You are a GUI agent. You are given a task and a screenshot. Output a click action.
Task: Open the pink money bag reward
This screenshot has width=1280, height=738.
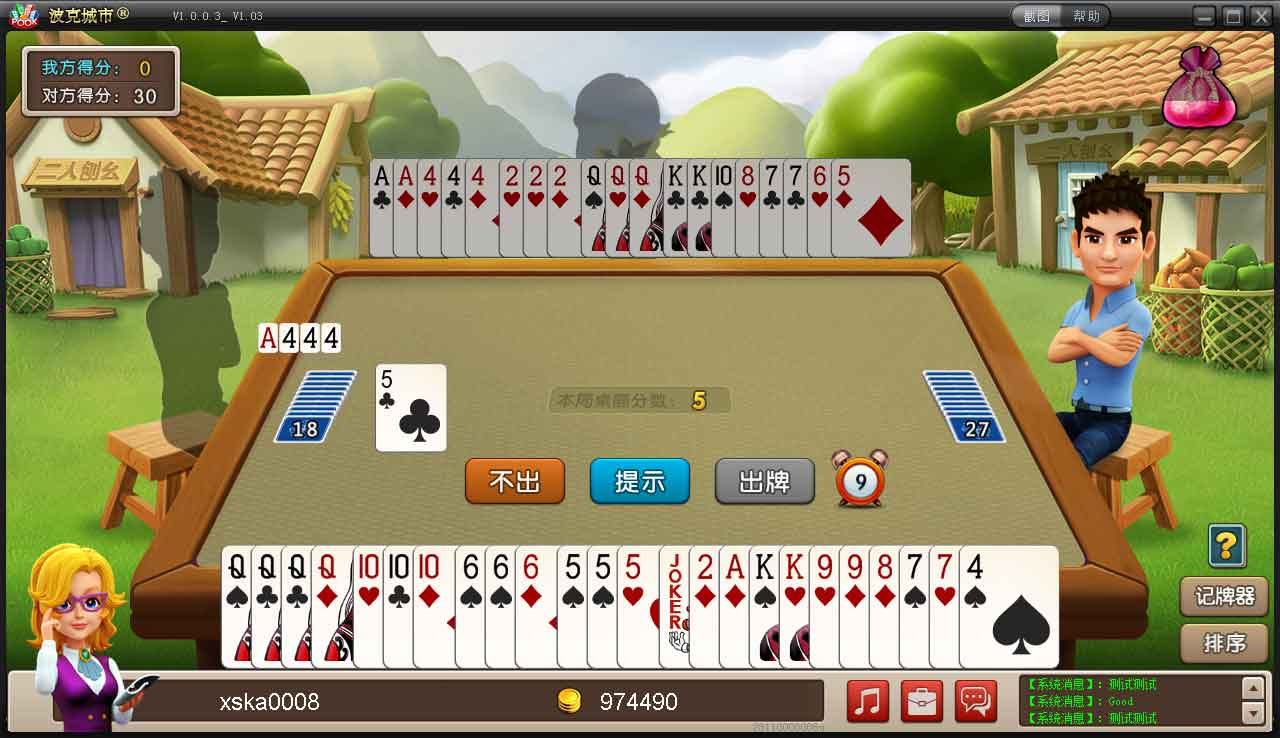pos(1200,90)
